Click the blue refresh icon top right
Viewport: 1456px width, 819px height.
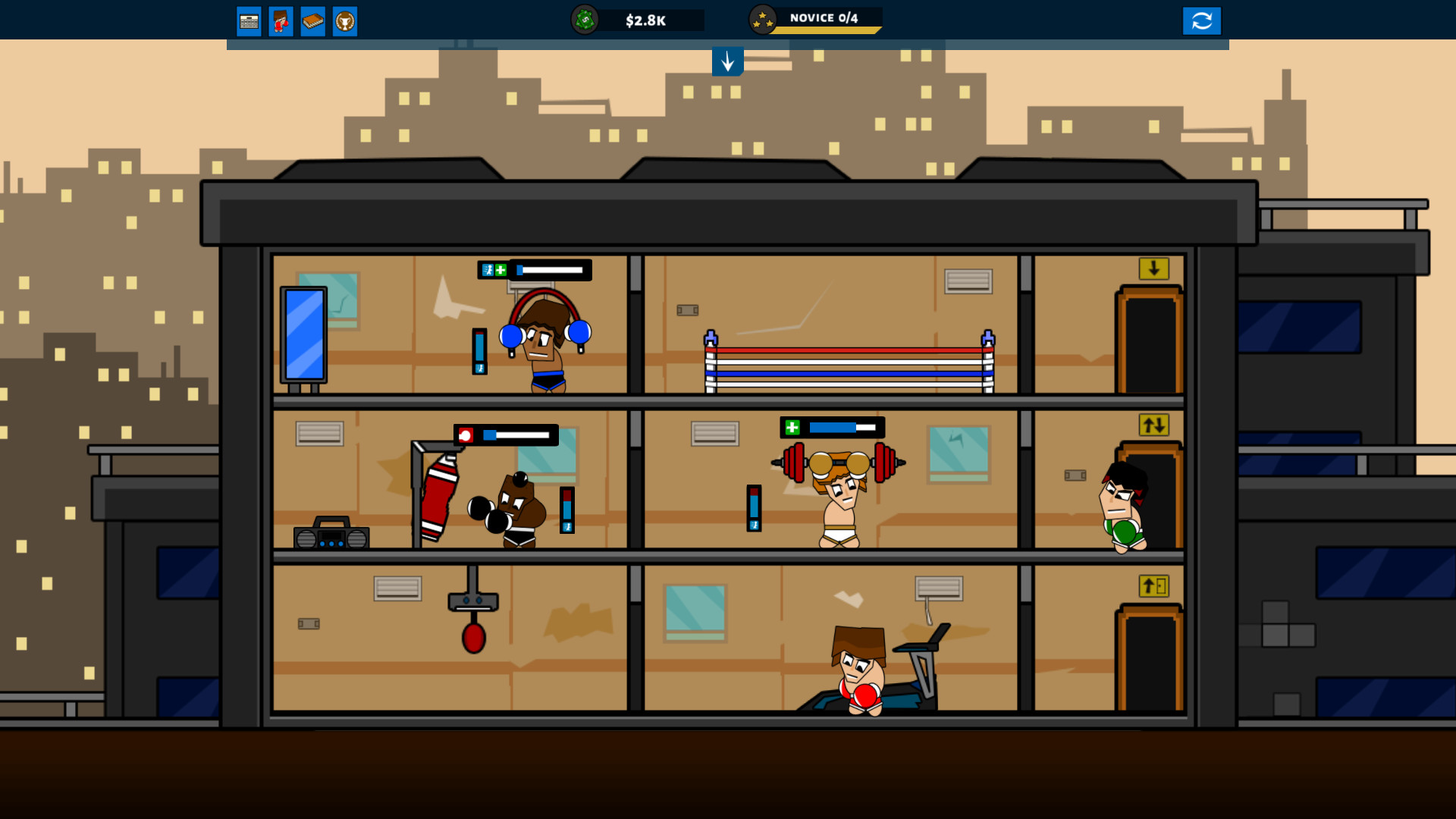[x=1202, y=20]
